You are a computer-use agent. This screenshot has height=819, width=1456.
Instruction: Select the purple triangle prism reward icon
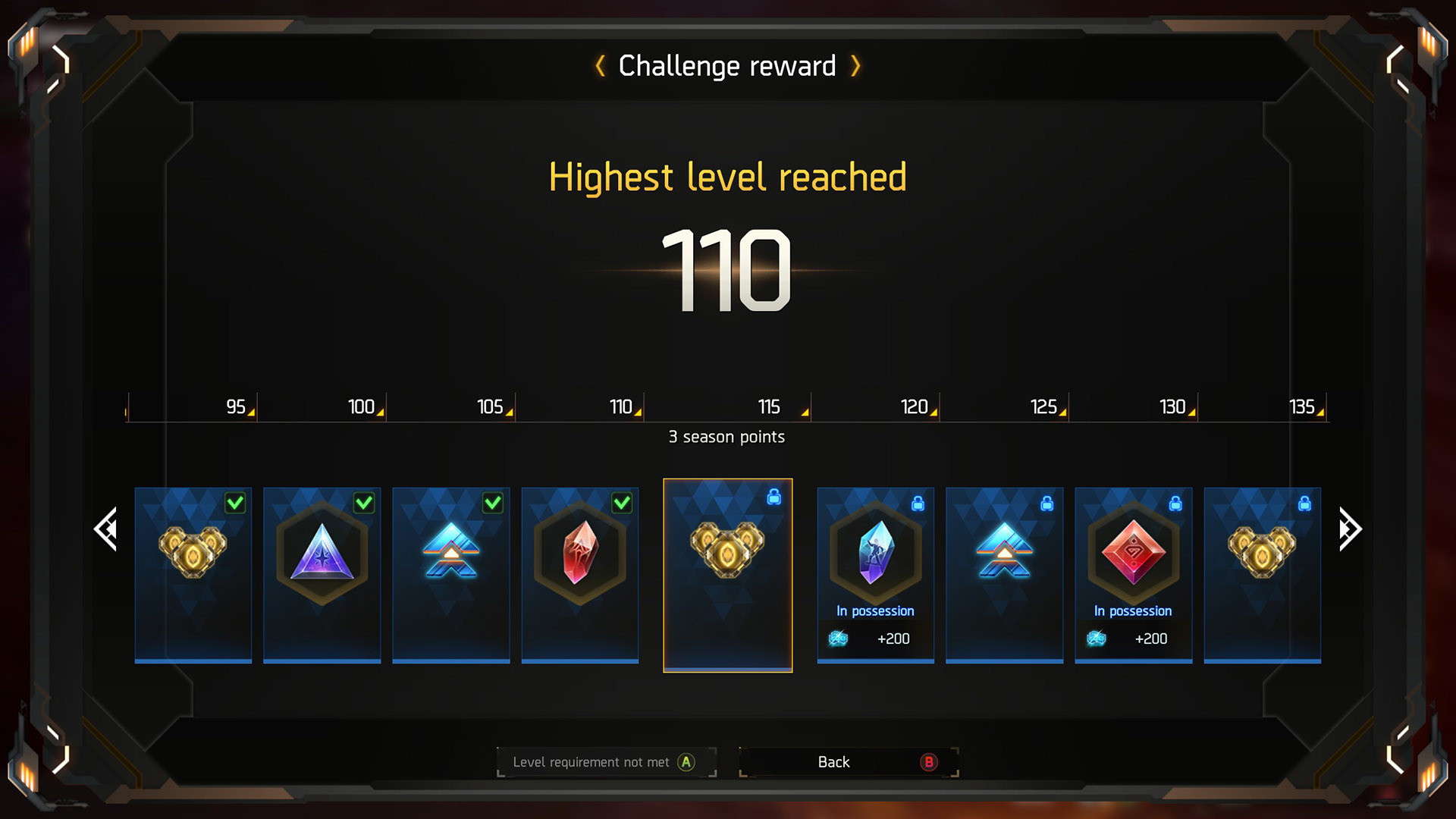pos(322,554)
